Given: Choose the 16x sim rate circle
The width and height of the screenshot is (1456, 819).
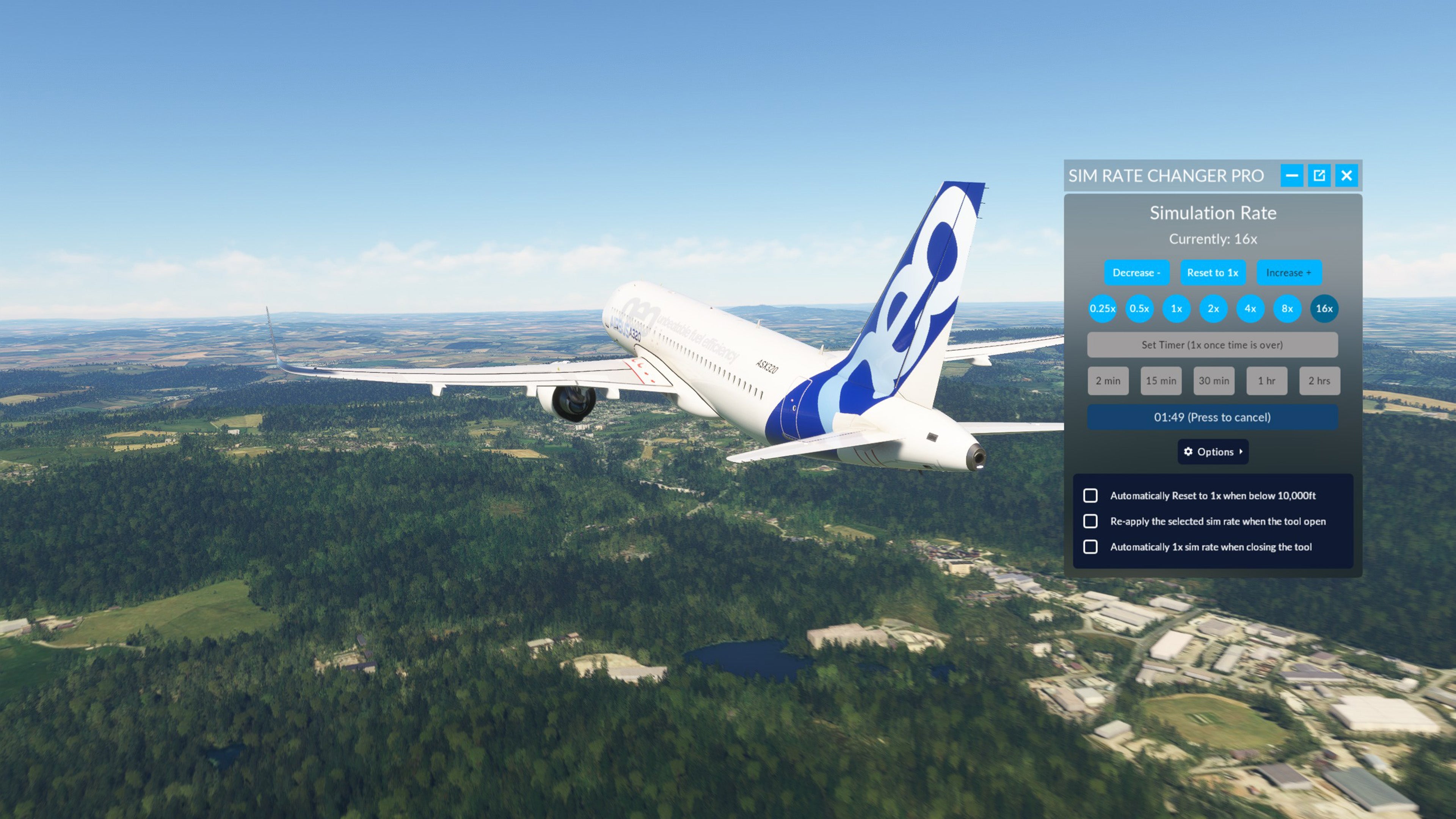Looking at the screenshot, I should tap(1324, 309).
